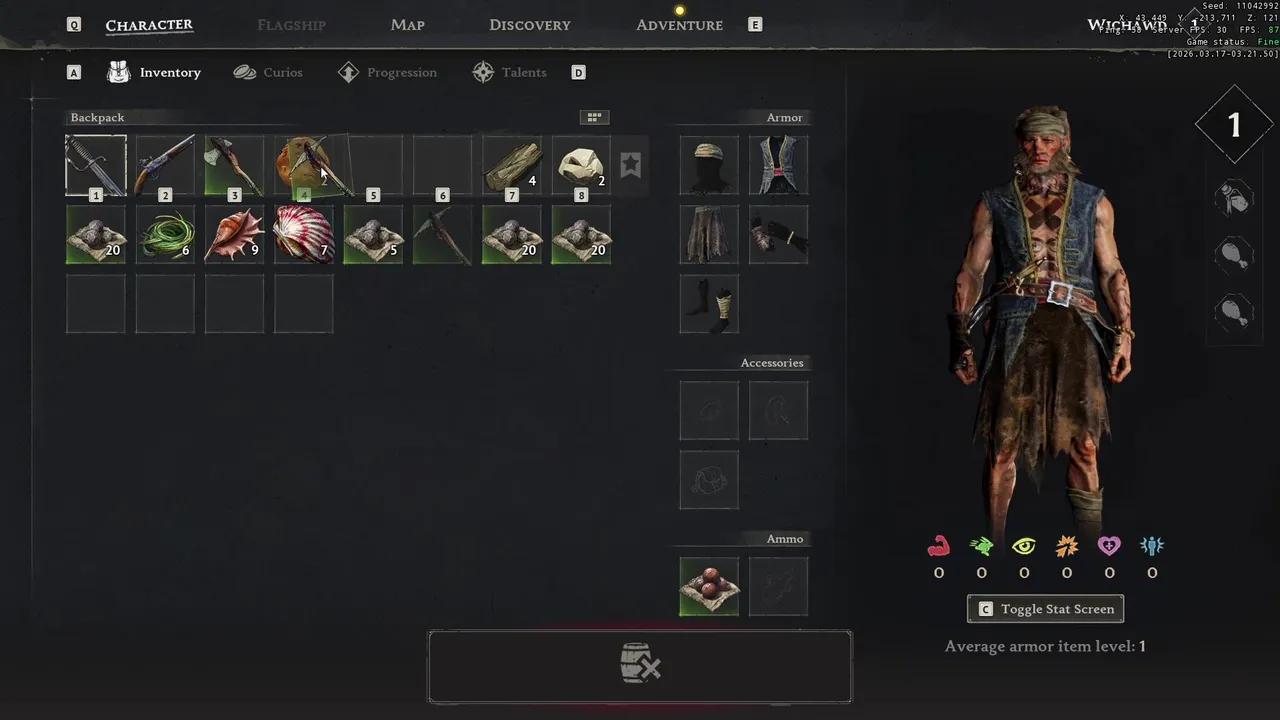The image size is (1280, 720).
Task: Show the Curios sub-tab
Action: click(x=268, y=72)
